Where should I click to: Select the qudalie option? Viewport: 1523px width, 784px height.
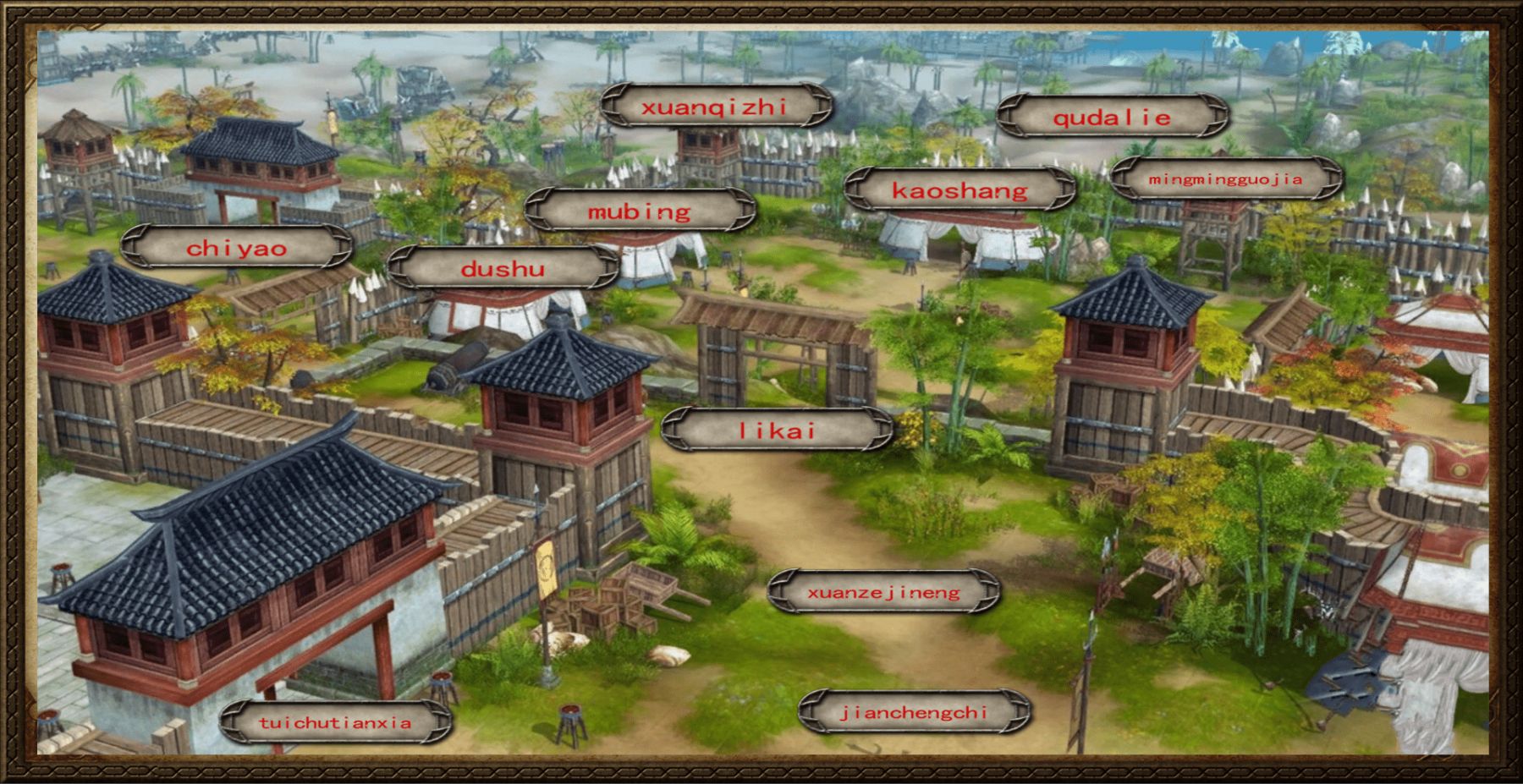[1112, 118]
